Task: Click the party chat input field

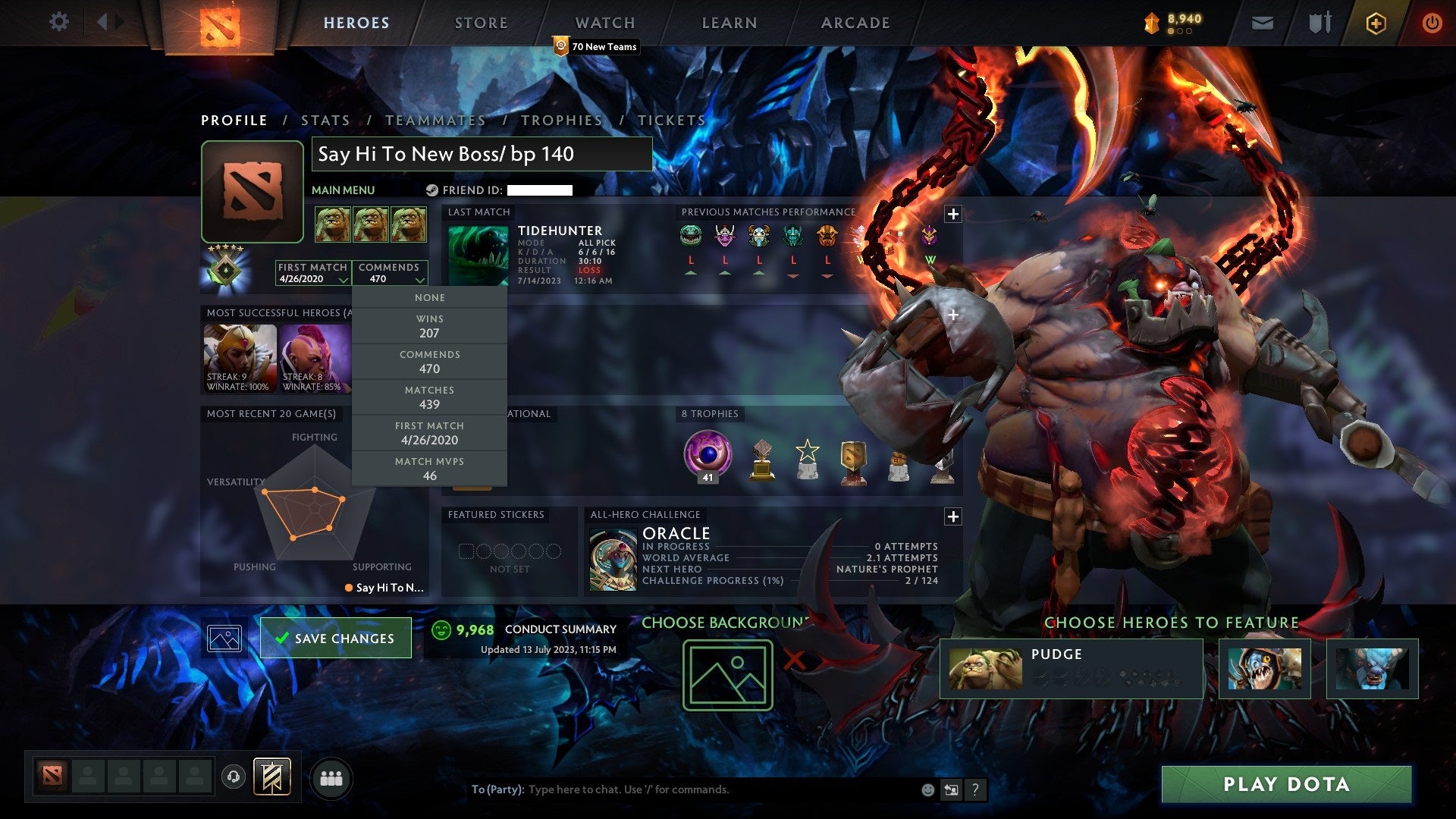Action: 682,789
